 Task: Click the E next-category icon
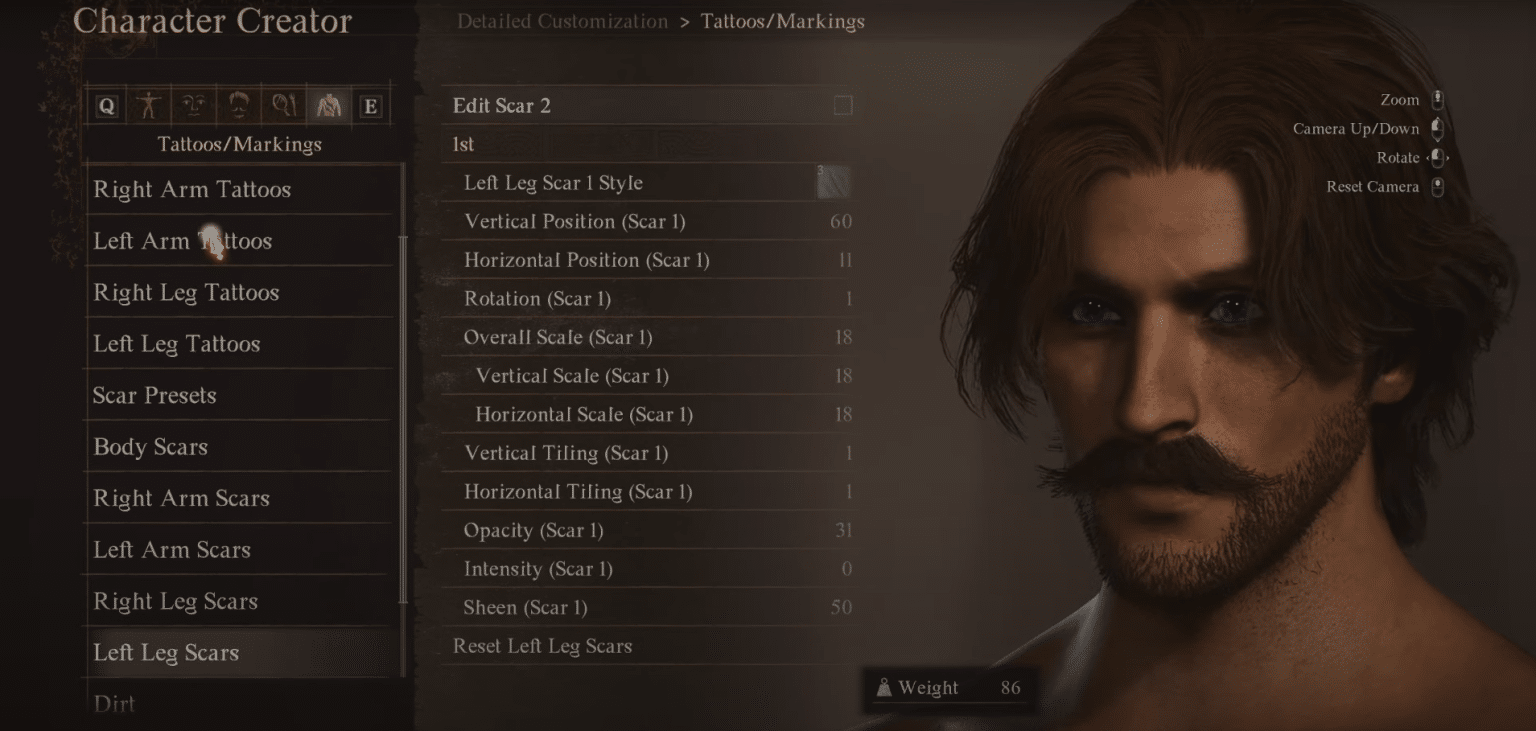pos(370,105)
